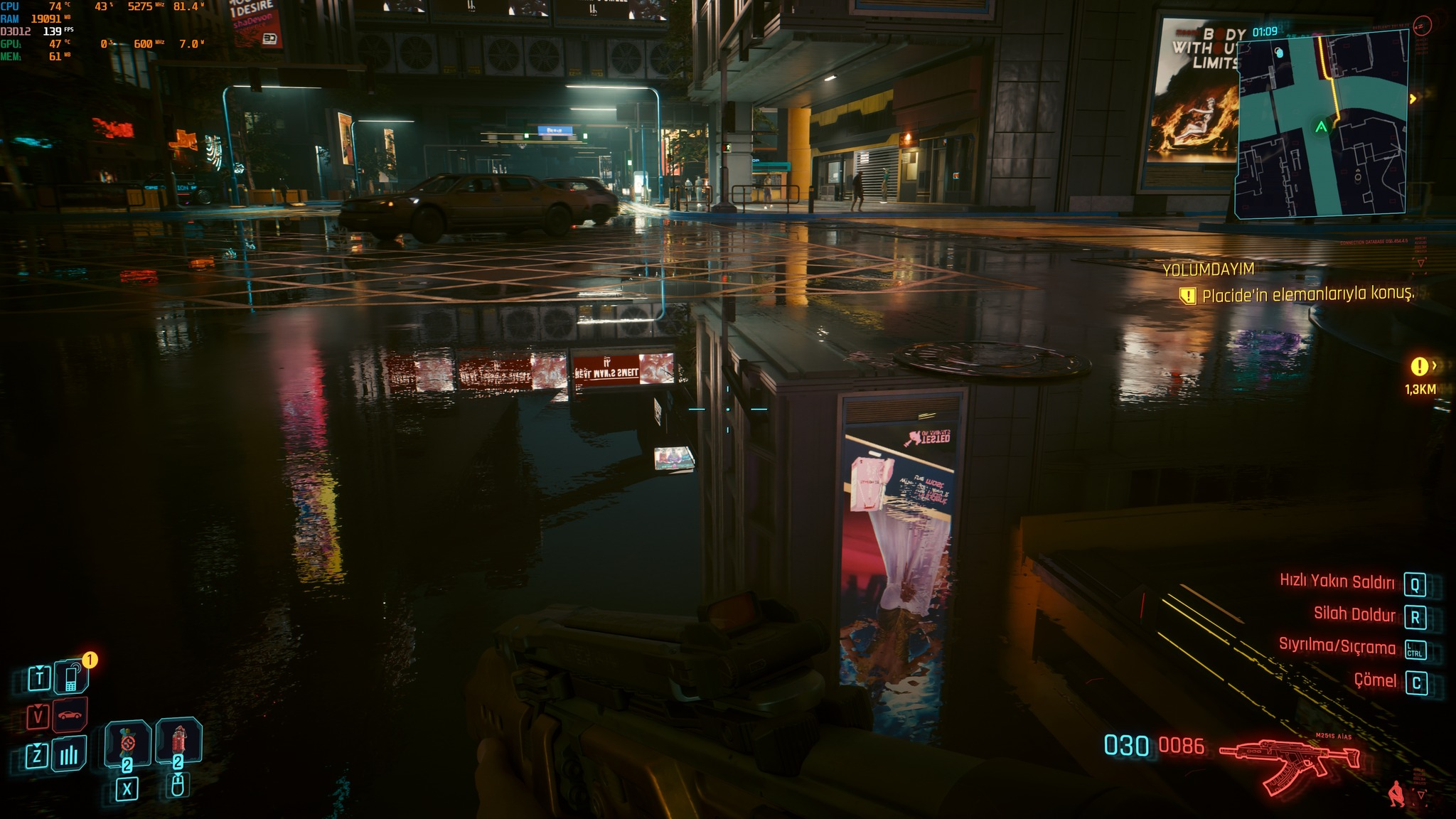
Task: Click the red crouching figure stance icon
Action: pos(1396,793)
